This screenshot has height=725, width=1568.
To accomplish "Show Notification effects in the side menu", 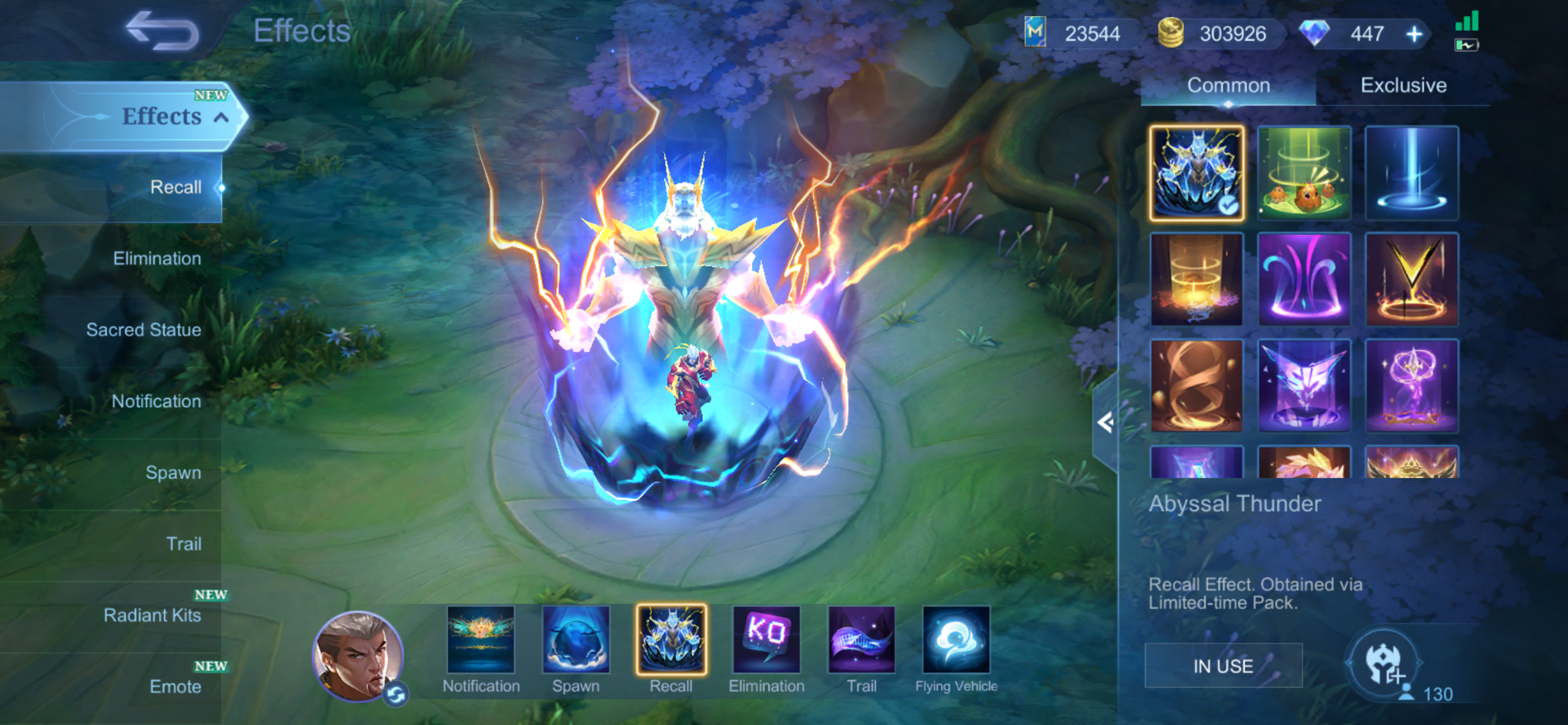I will (156, 401).
